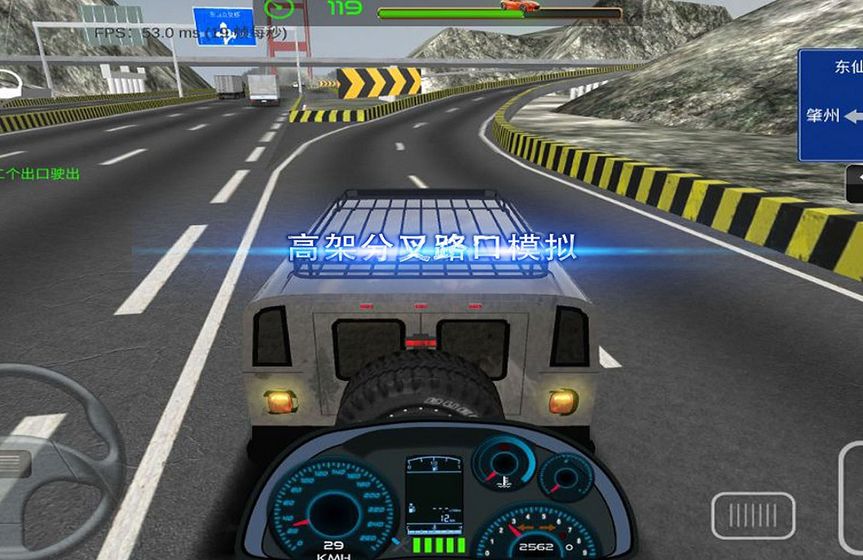Tap the dark arrow button under the road sign
The height and width of the screenshot is (560, 863).
coord(854,182)
